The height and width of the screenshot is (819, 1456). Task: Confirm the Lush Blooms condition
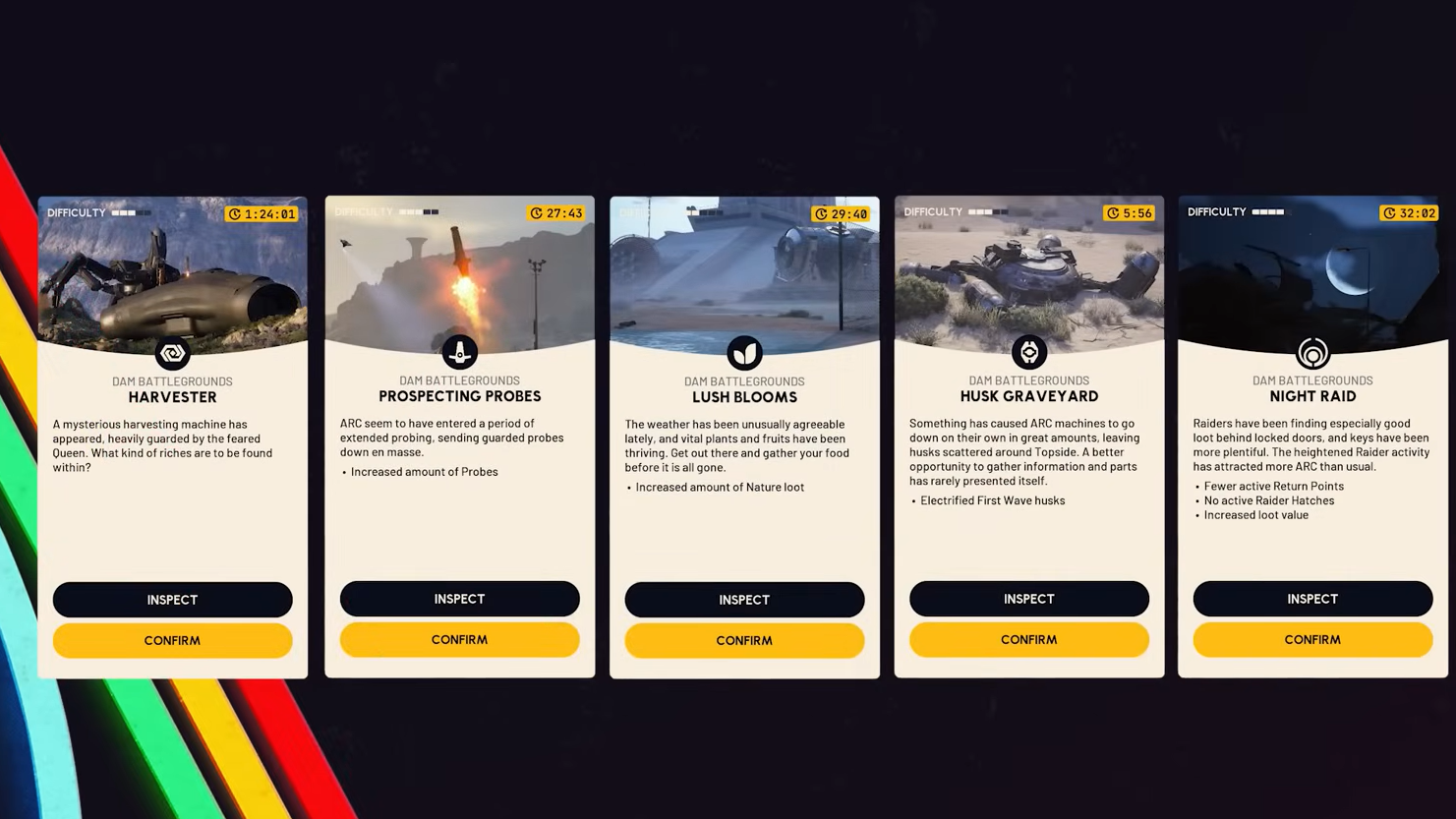tap(744, 640)
